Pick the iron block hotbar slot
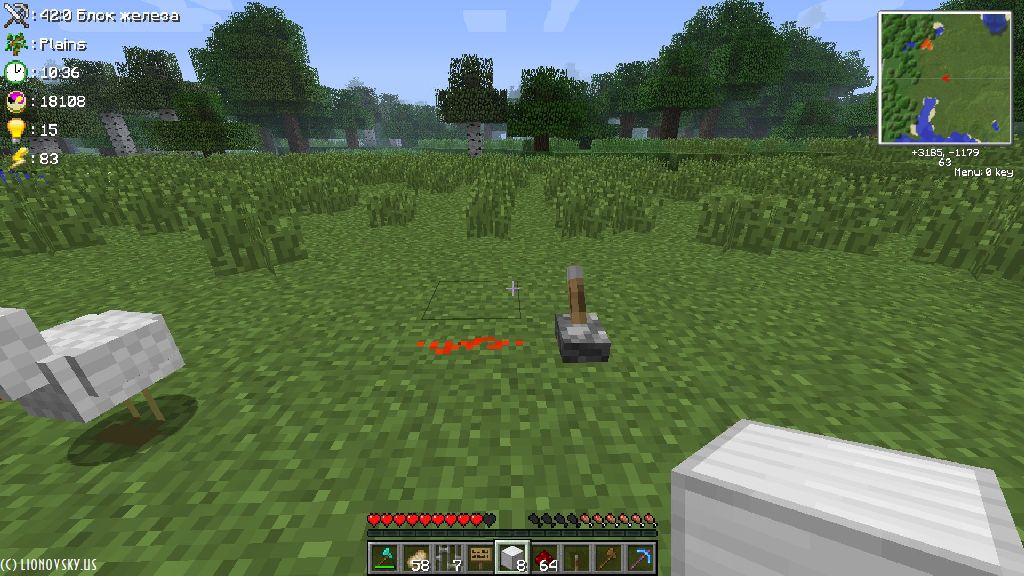 pos(512,557)
